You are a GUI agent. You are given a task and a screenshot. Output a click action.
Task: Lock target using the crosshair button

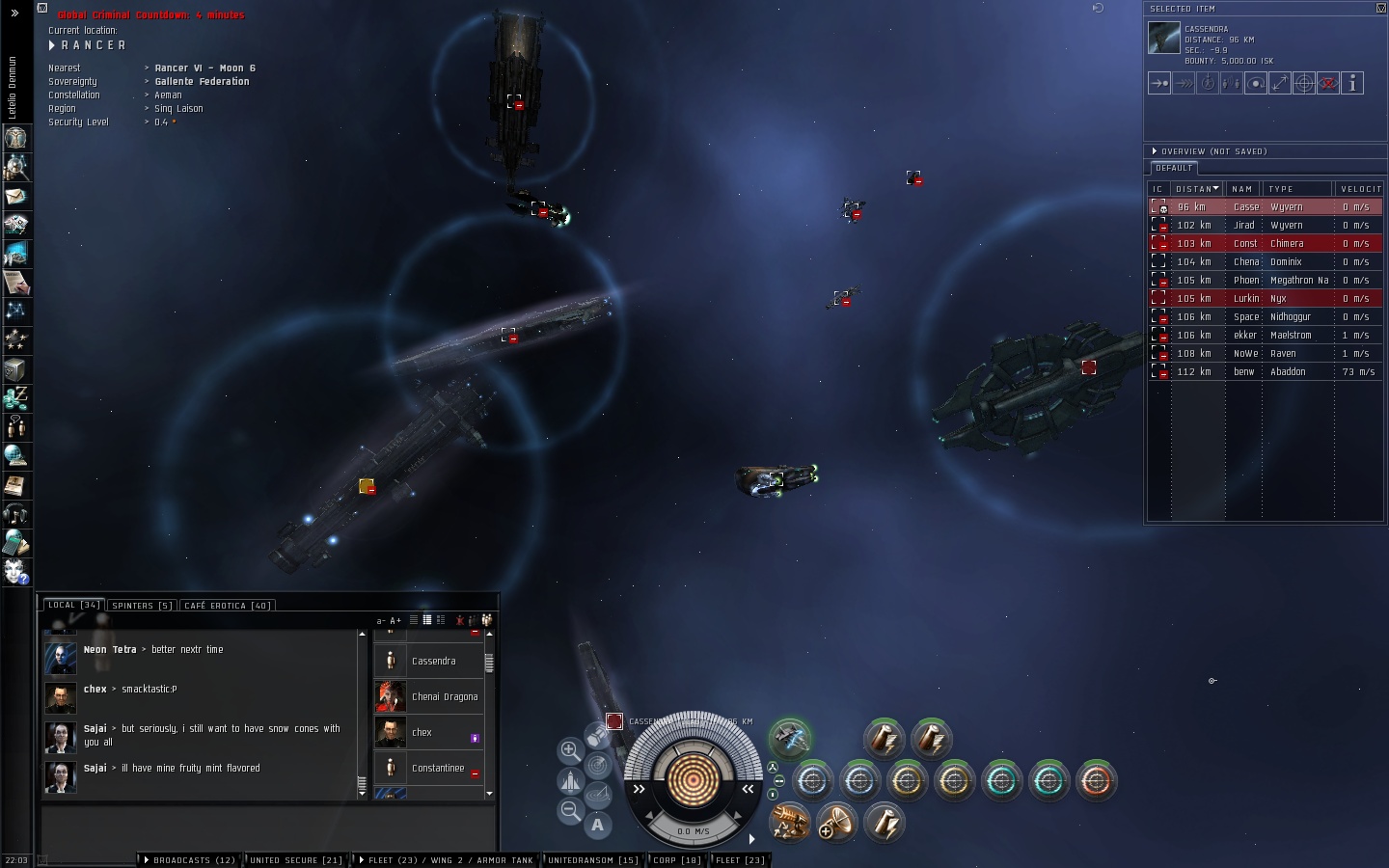[x=1304, y=84]
